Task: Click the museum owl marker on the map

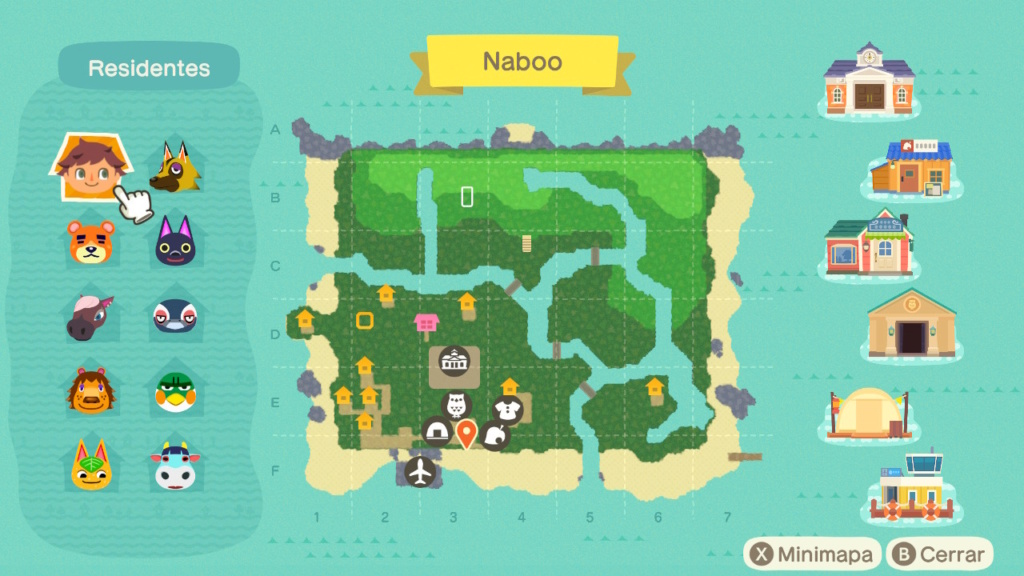Action: [x=456, y=406]
